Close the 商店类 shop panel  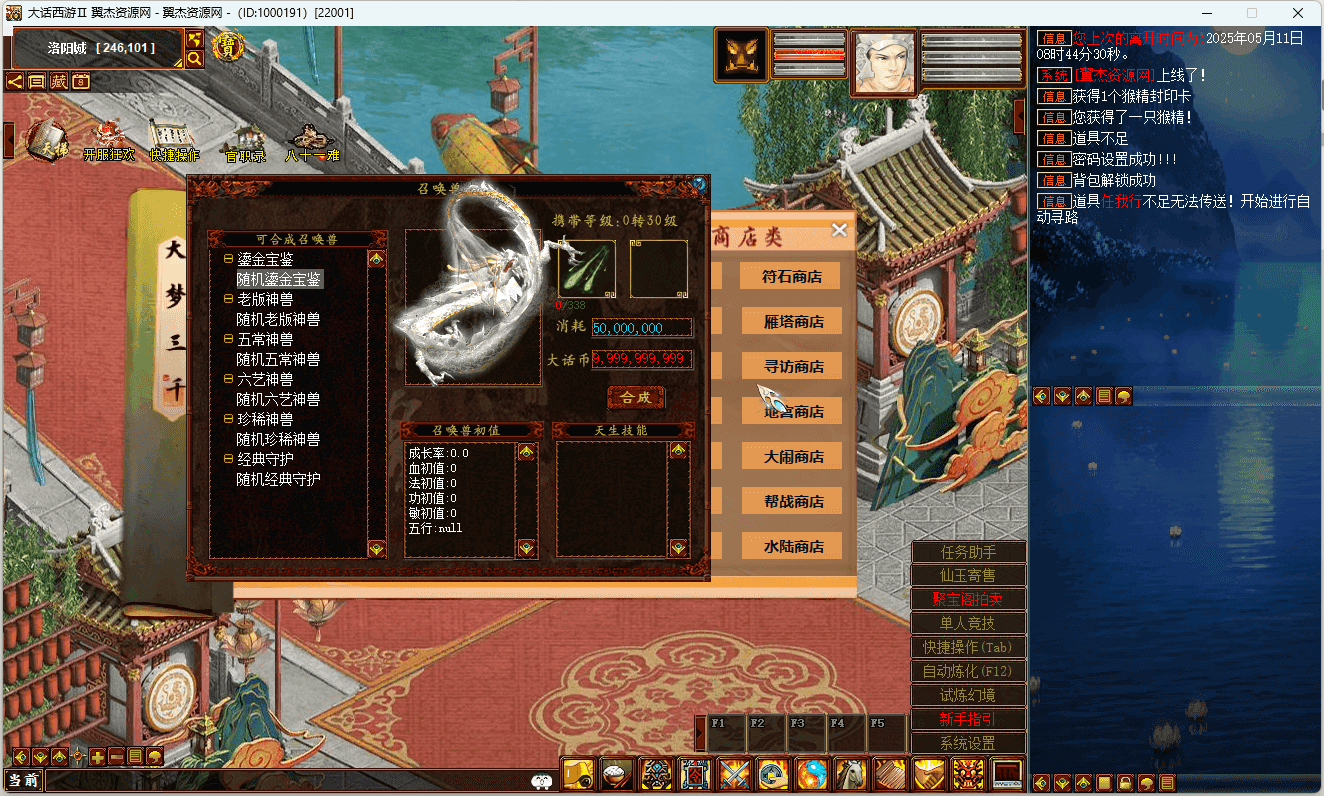pyautogui.click(x=839, y=230)
